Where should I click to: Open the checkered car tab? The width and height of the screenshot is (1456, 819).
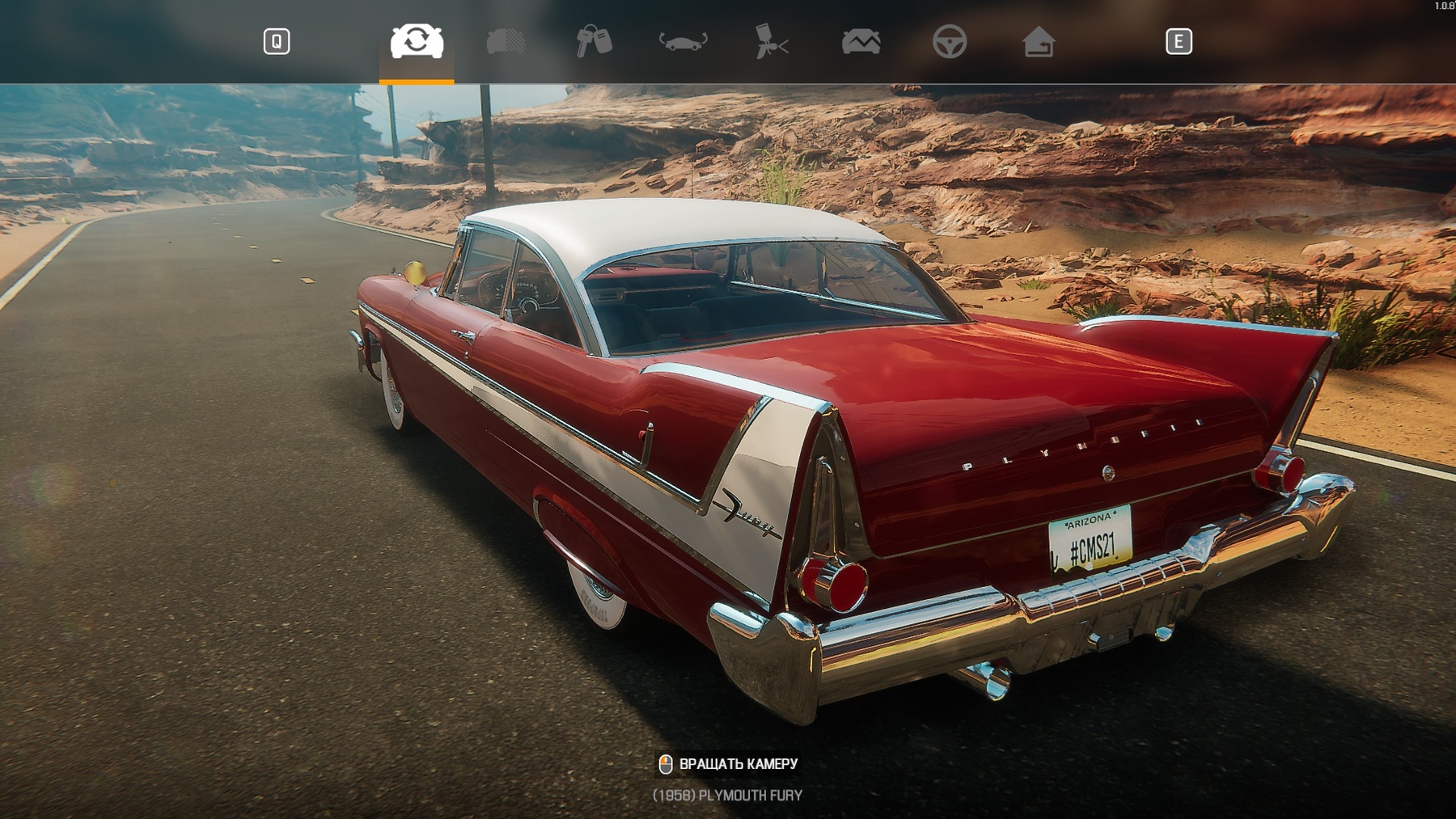(506, 41)
